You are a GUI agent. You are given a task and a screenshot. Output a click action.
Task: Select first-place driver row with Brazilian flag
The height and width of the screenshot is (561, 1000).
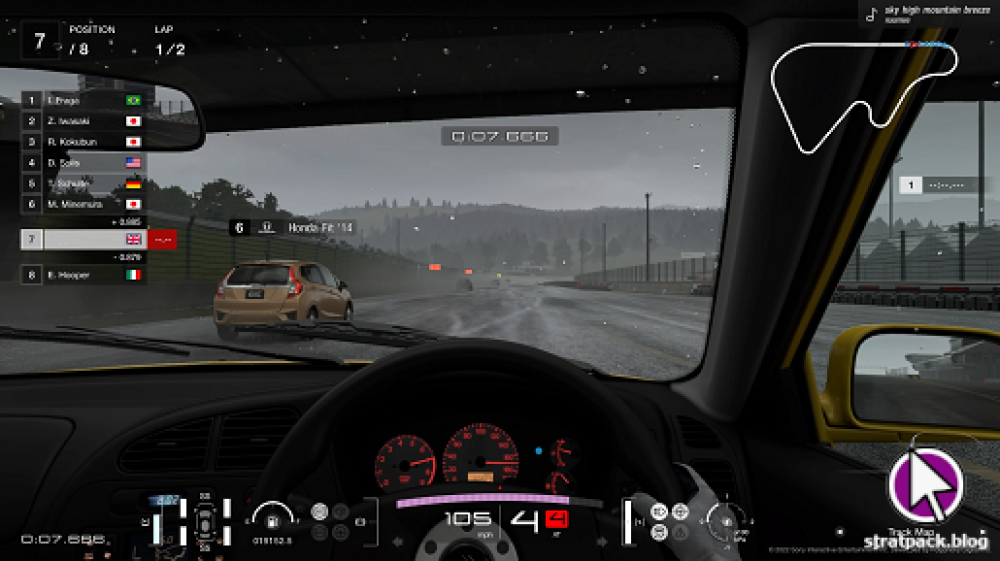[84, 101]
